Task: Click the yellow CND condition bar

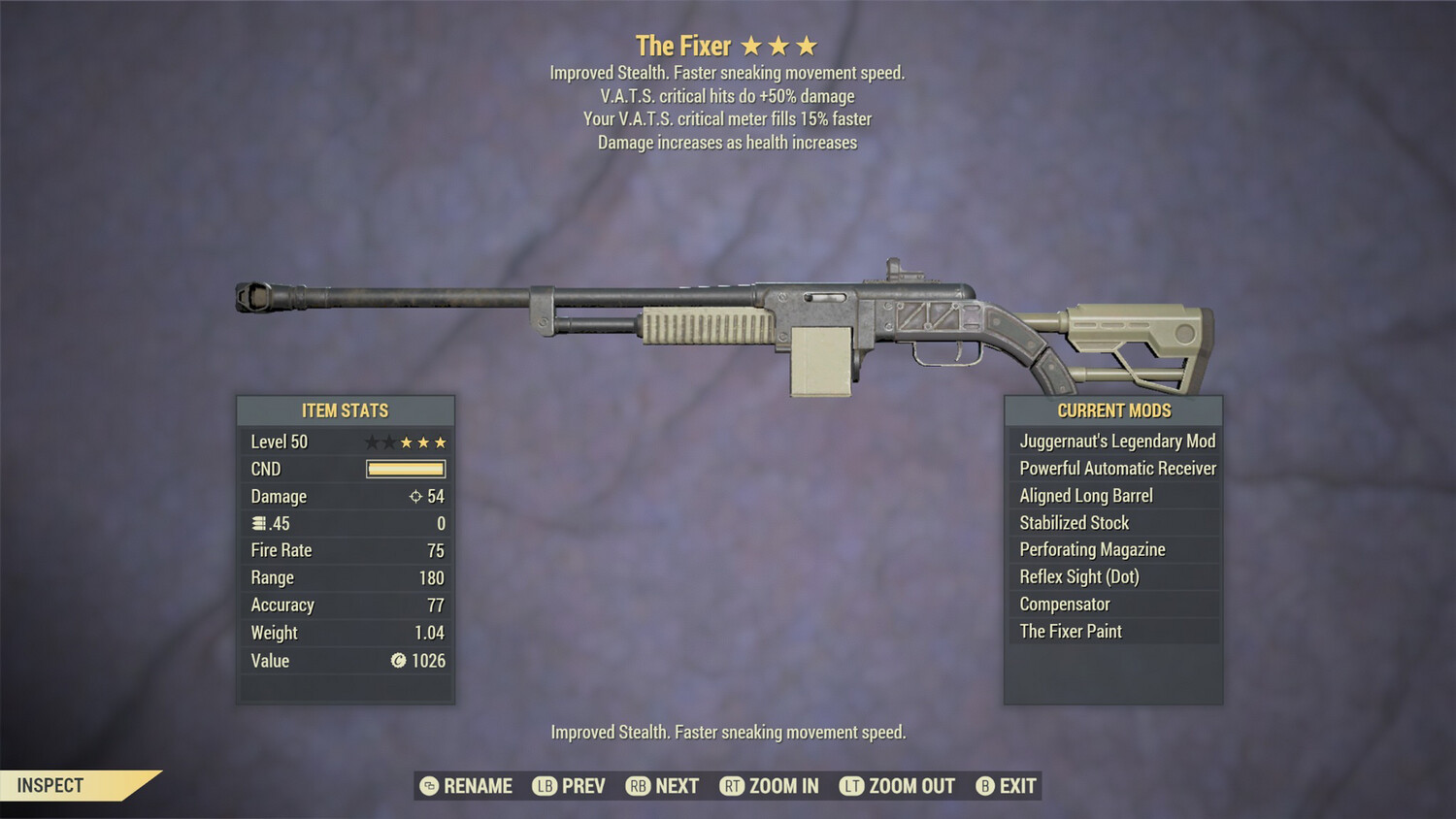Action: [x=405, y=469]
